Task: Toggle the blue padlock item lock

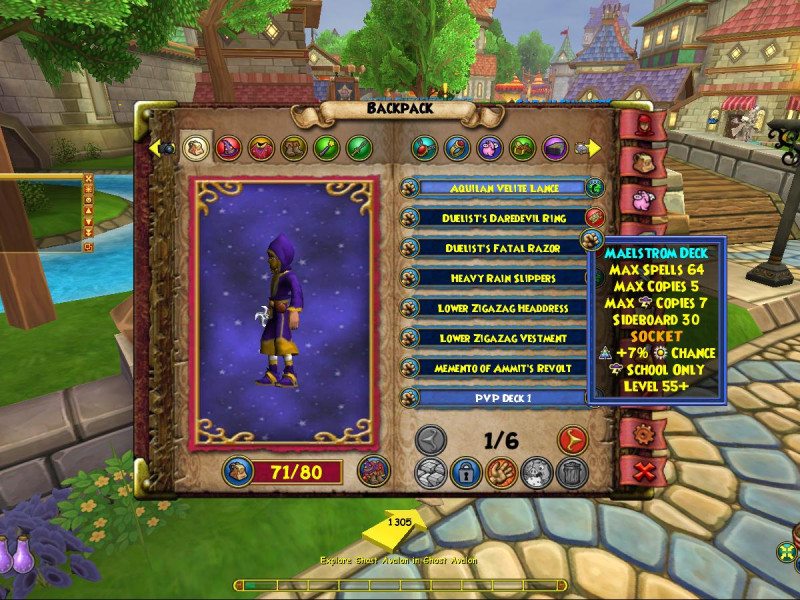Action: point(465,473)
